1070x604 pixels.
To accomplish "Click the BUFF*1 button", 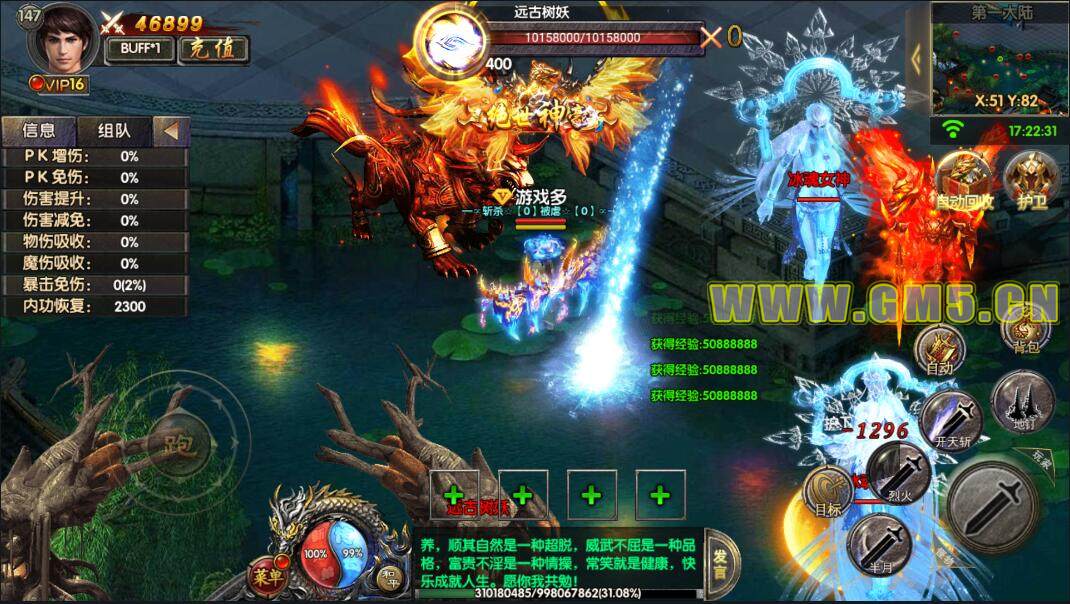I will tap(141, 50).
